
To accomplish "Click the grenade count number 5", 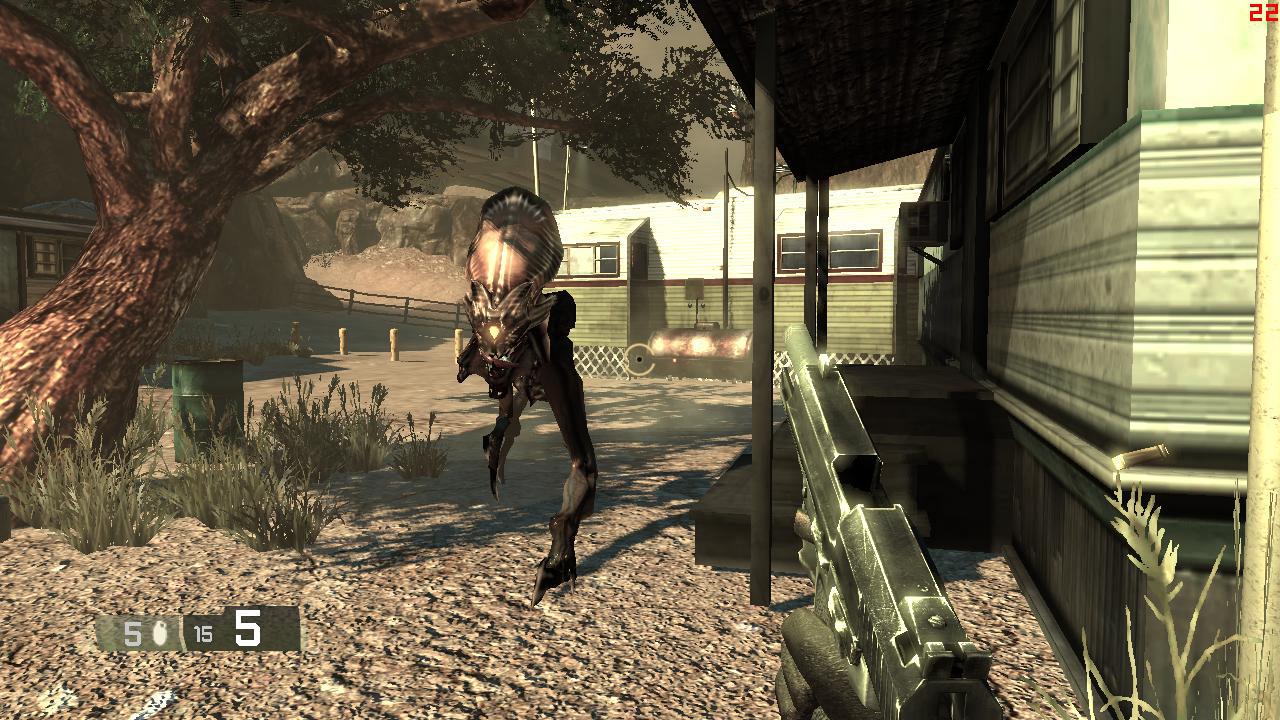I will [133, 632].
